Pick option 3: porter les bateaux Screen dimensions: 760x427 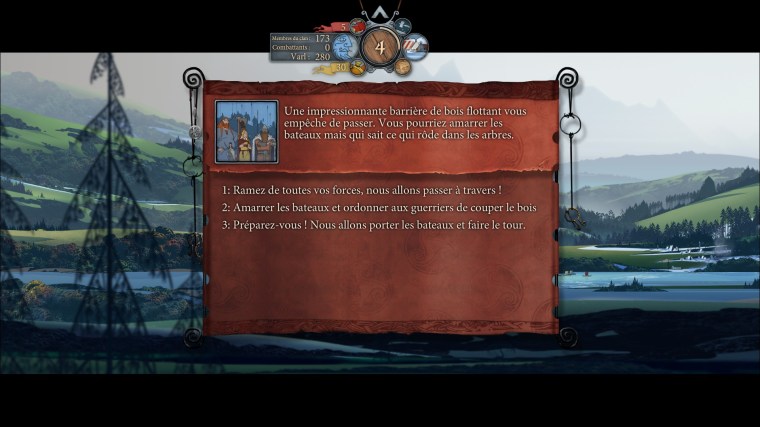[x=374, y=225]
